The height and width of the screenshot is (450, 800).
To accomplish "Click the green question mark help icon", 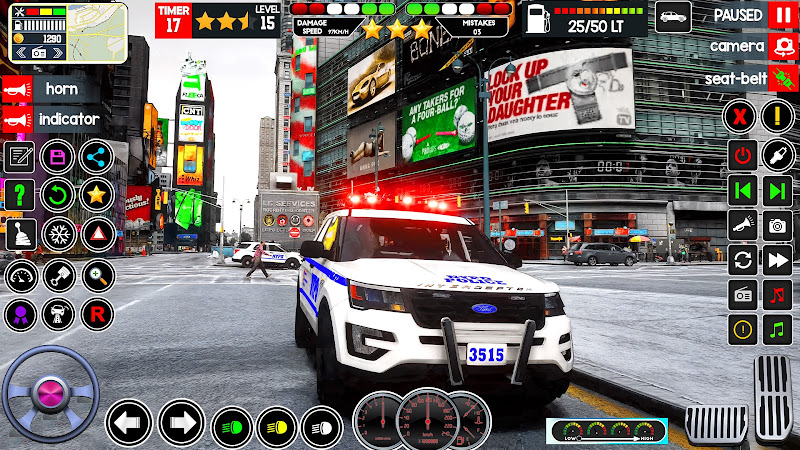I will point(20,194).
